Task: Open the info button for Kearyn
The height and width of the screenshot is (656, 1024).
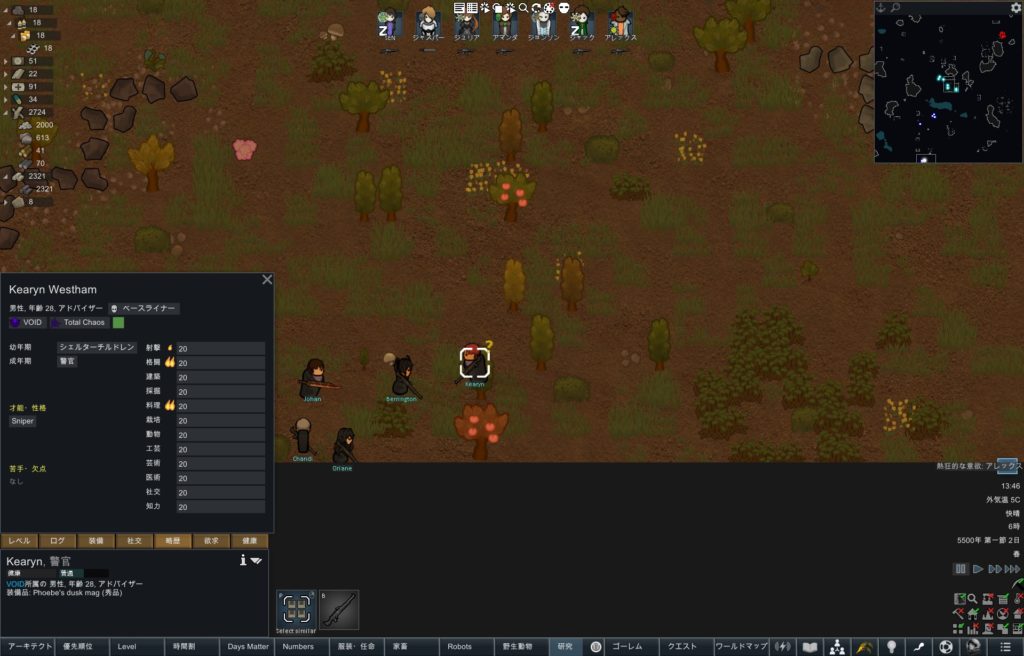Action: 243,560
